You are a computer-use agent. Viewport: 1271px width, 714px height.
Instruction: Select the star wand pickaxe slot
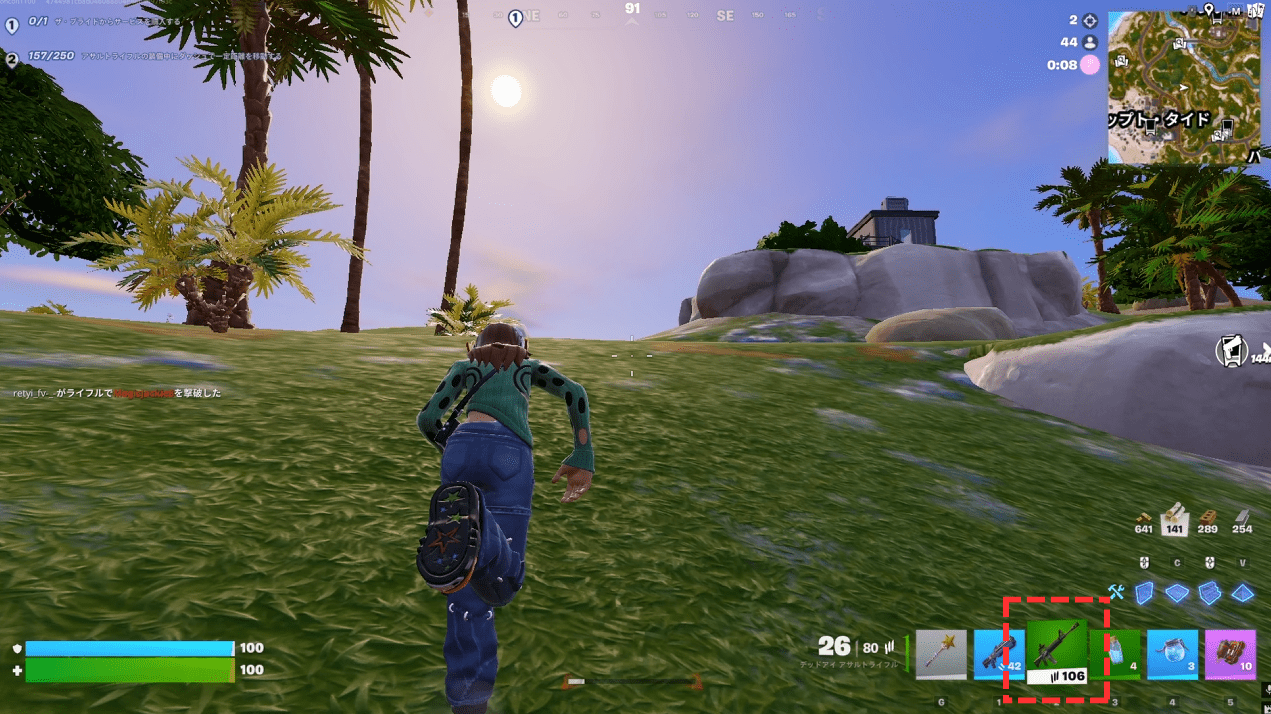click(x=941, y=655)
